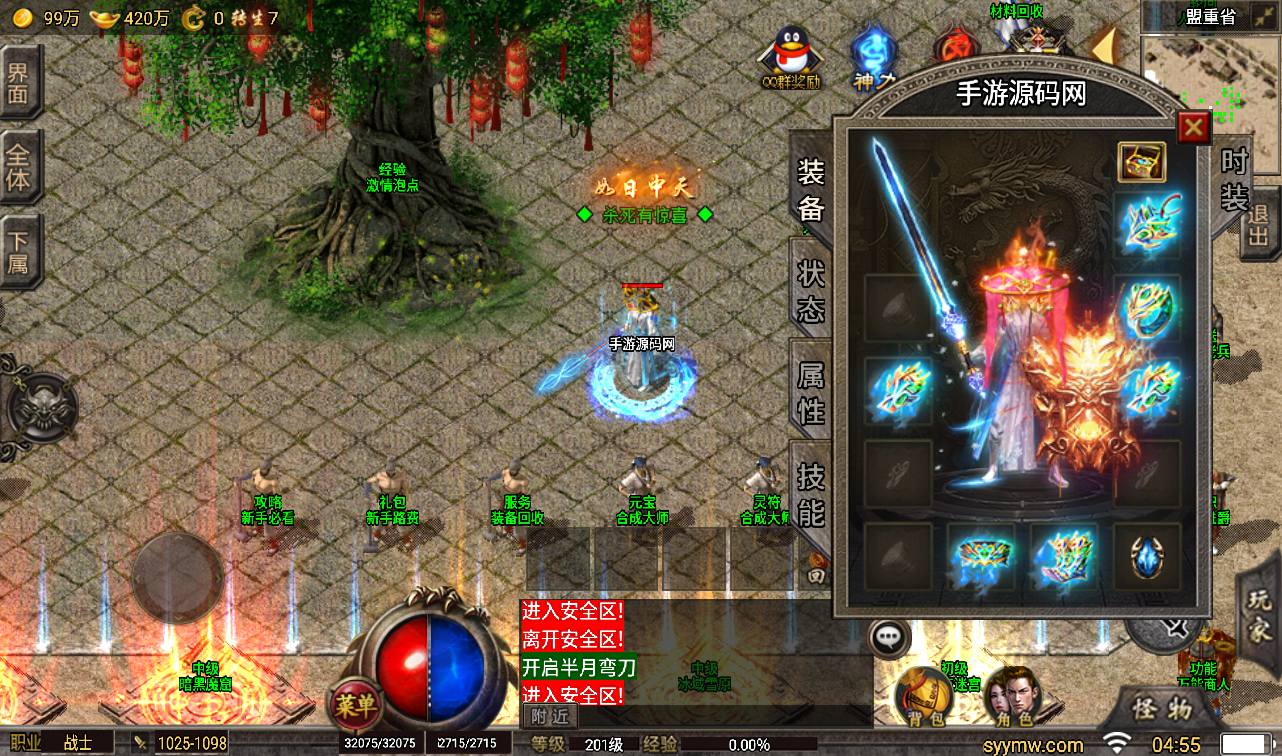
Task: Click the 怪物 monster button
Action: (x=1163, y=709)
